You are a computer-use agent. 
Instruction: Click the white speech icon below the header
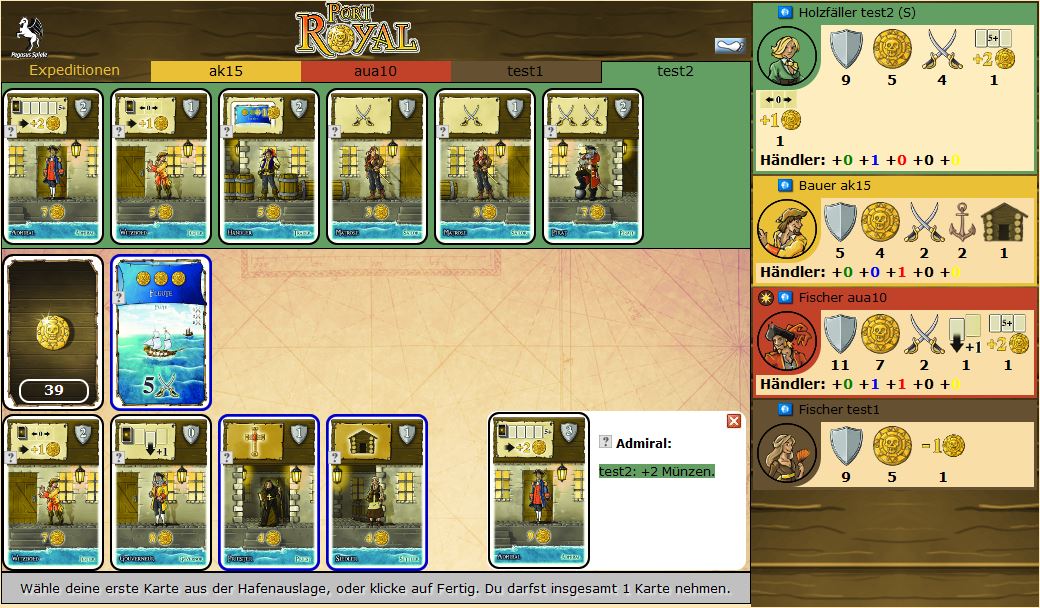pyautogui.click(x=729, y=45)
